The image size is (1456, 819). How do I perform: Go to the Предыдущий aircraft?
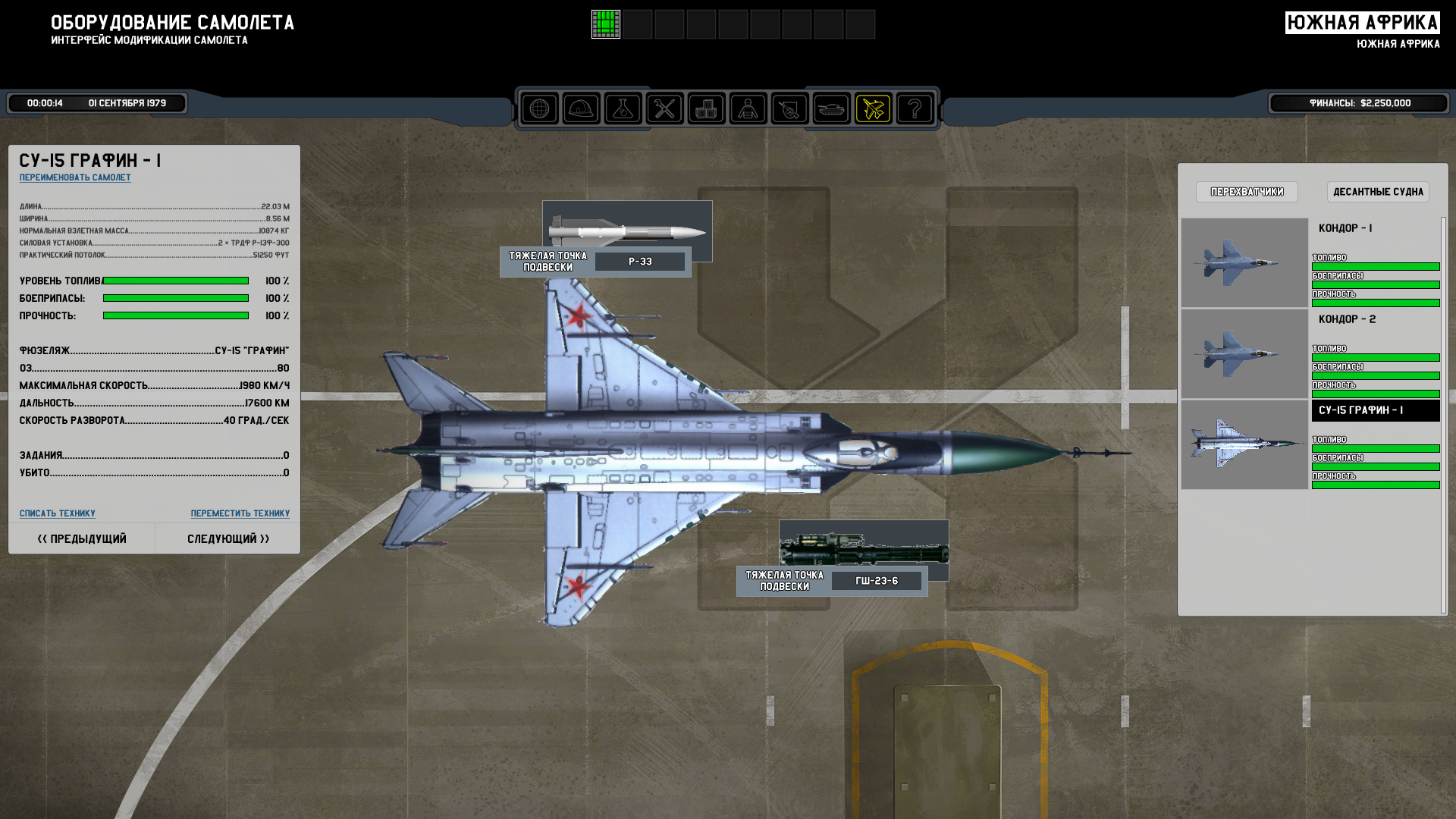[82, 539]
